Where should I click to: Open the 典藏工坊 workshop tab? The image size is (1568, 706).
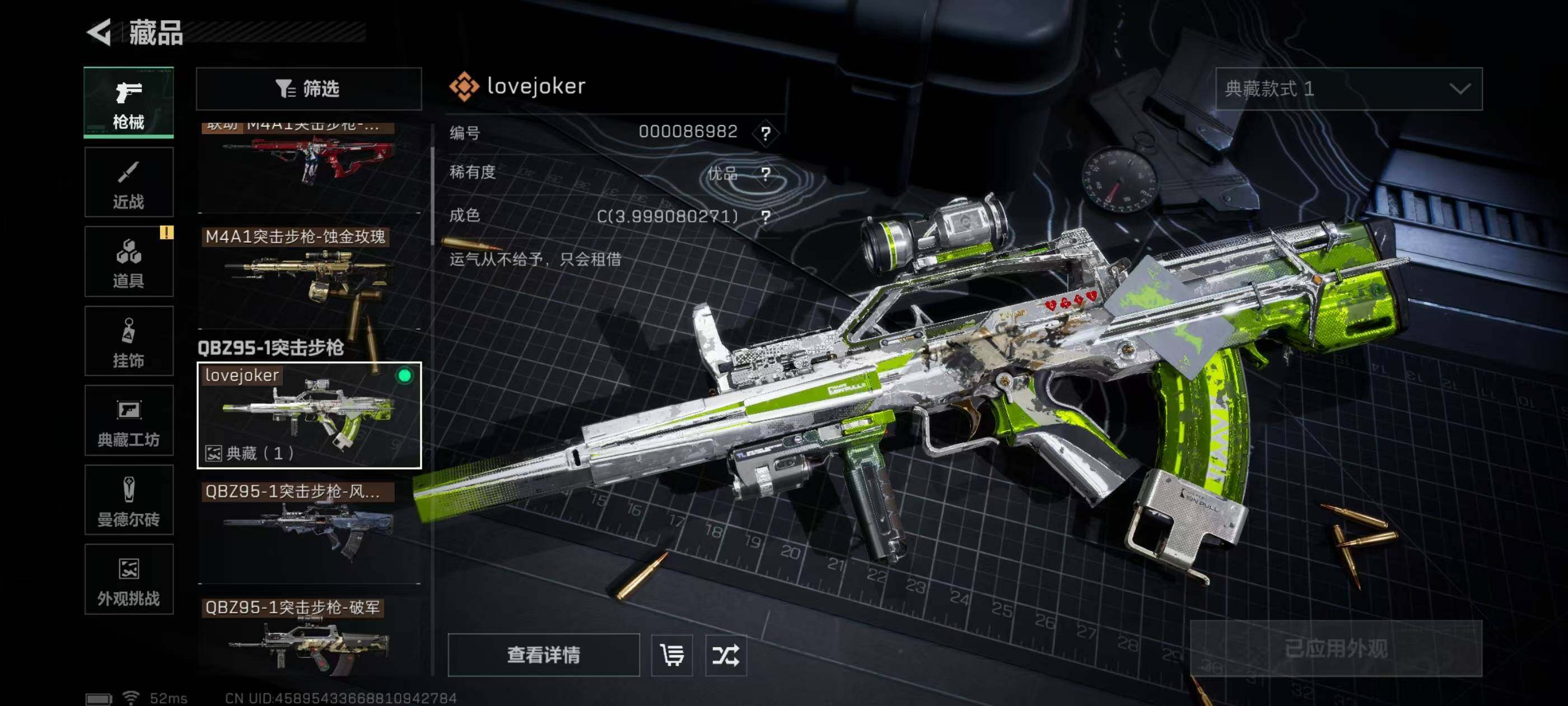tap(128, 420)
